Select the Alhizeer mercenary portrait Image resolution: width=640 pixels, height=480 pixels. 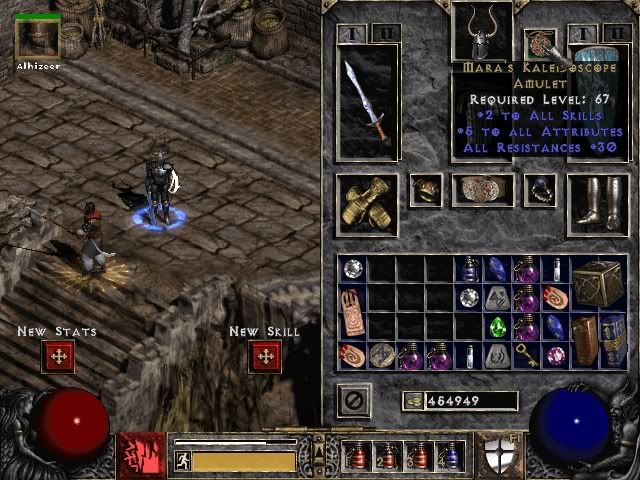(37, 37)
